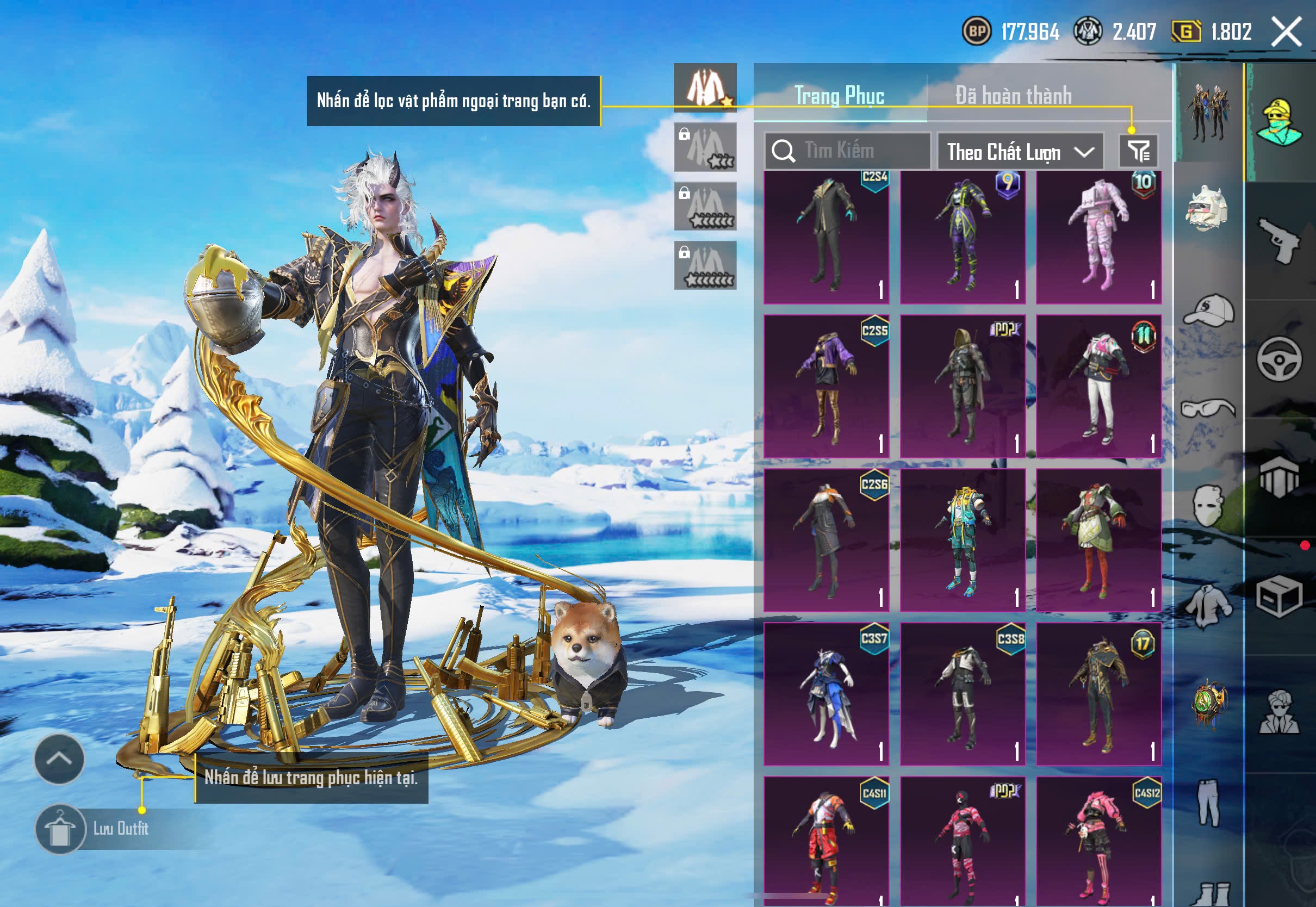Open the sunglasses eyewear category
Image resolution: width=1316 pixels, height=907 pixels.
tap(1209, 408)
